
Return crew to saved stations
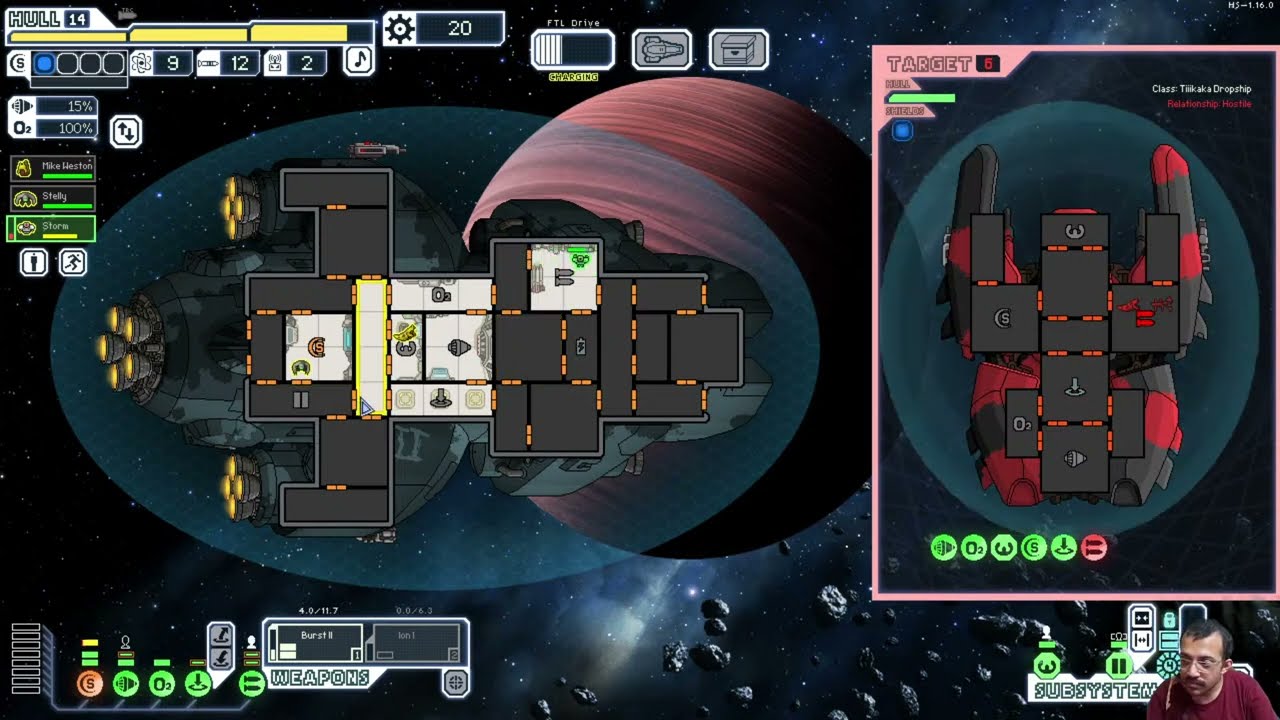[73, 262]
